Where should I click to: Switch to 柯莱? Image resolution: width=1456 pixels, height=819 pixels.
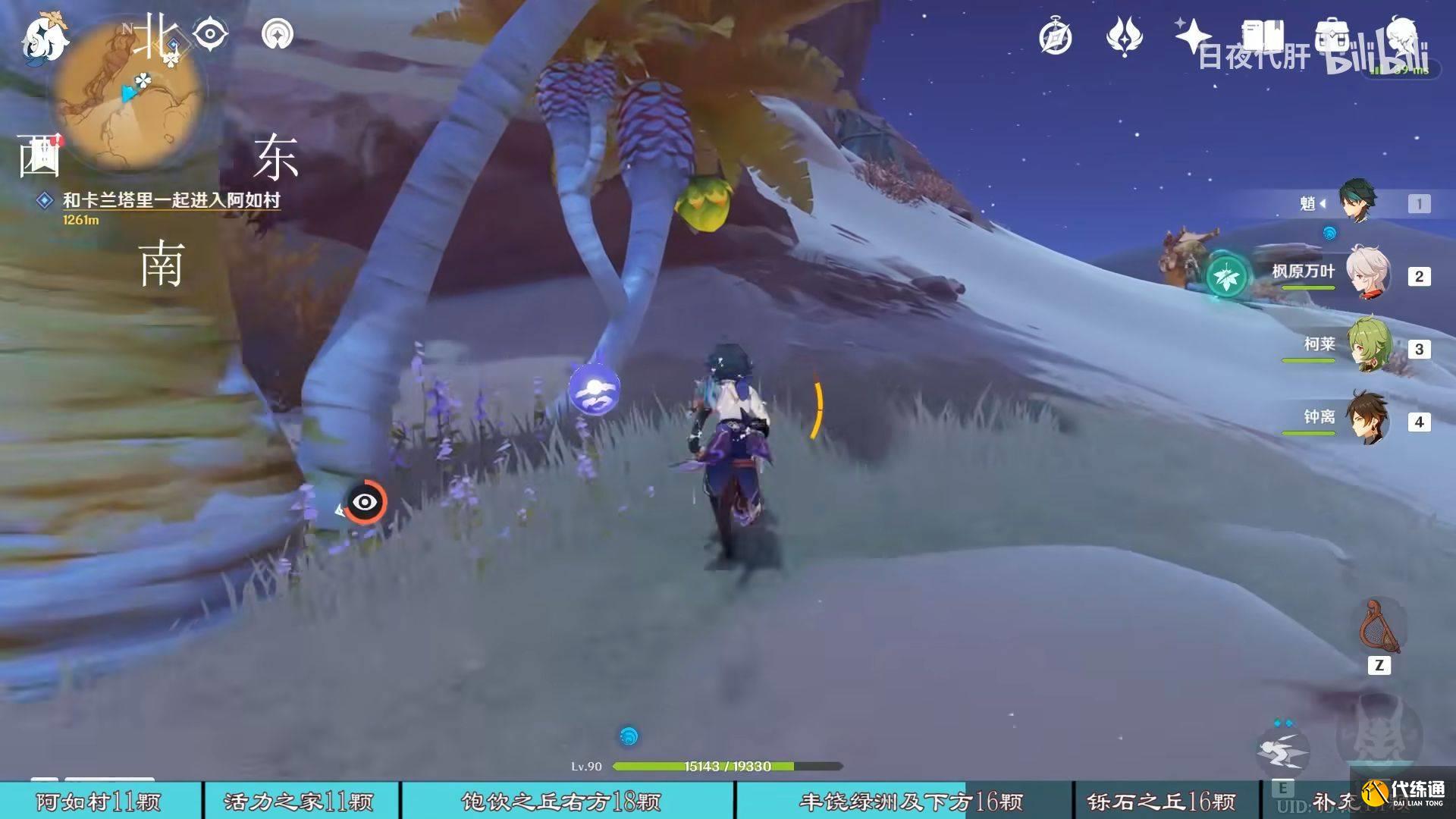click(1367, 346)
